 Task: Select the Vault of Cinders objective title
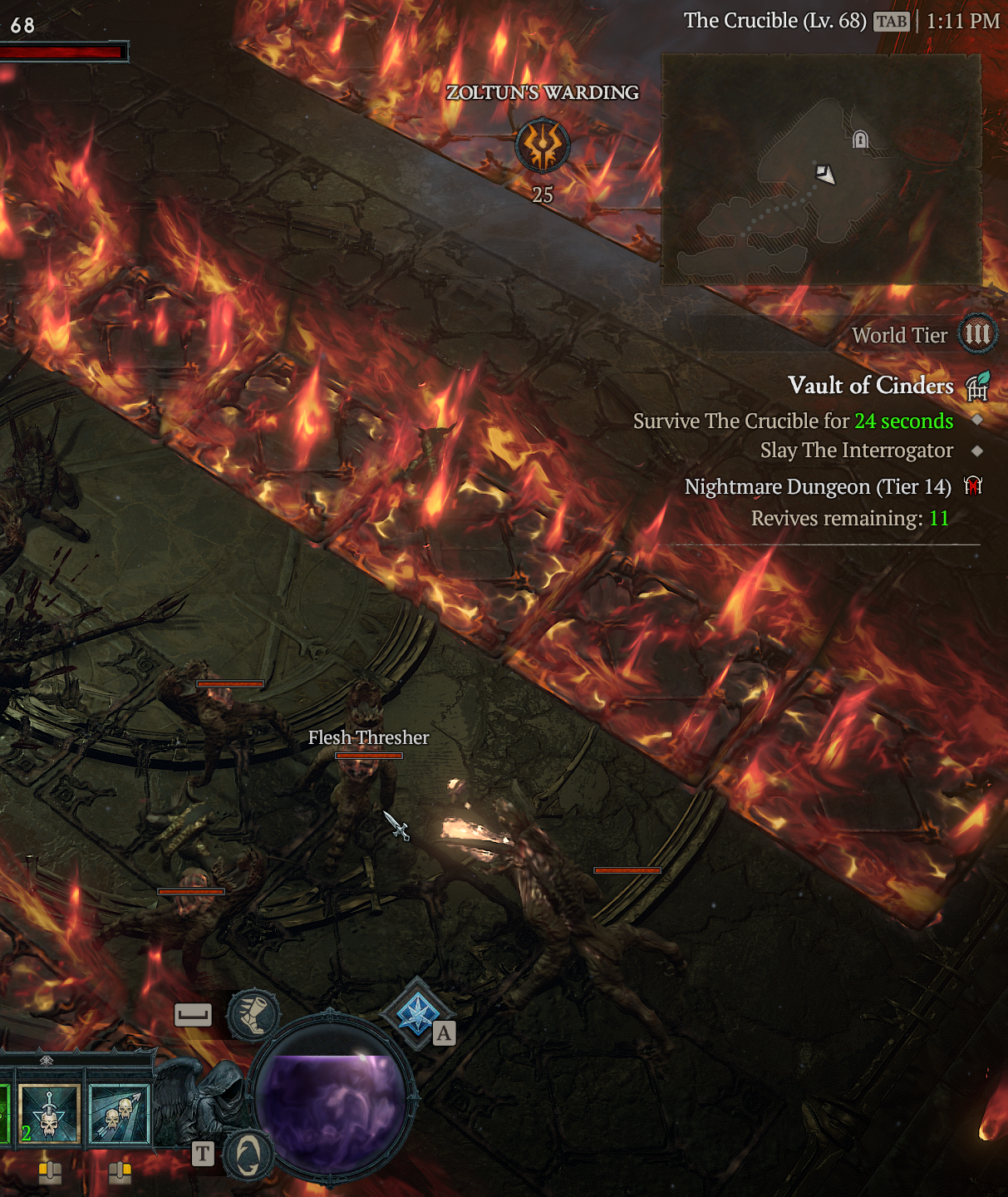coord(870,386)
